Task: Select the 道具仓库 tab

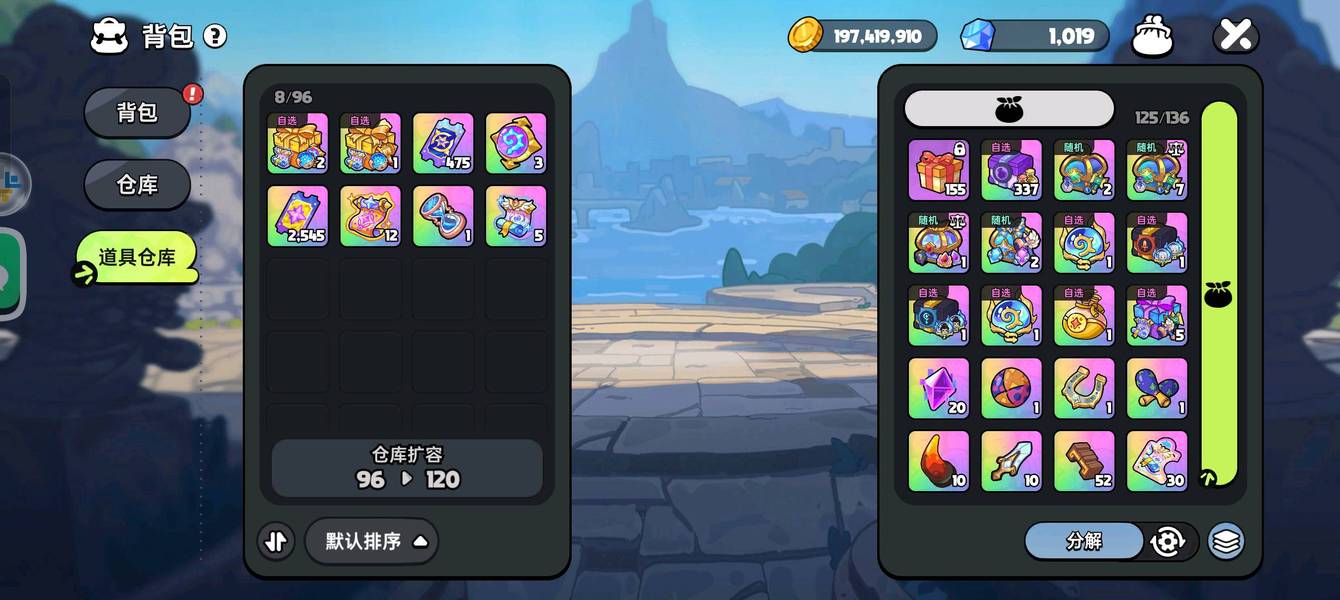Action: click(137, 257)
